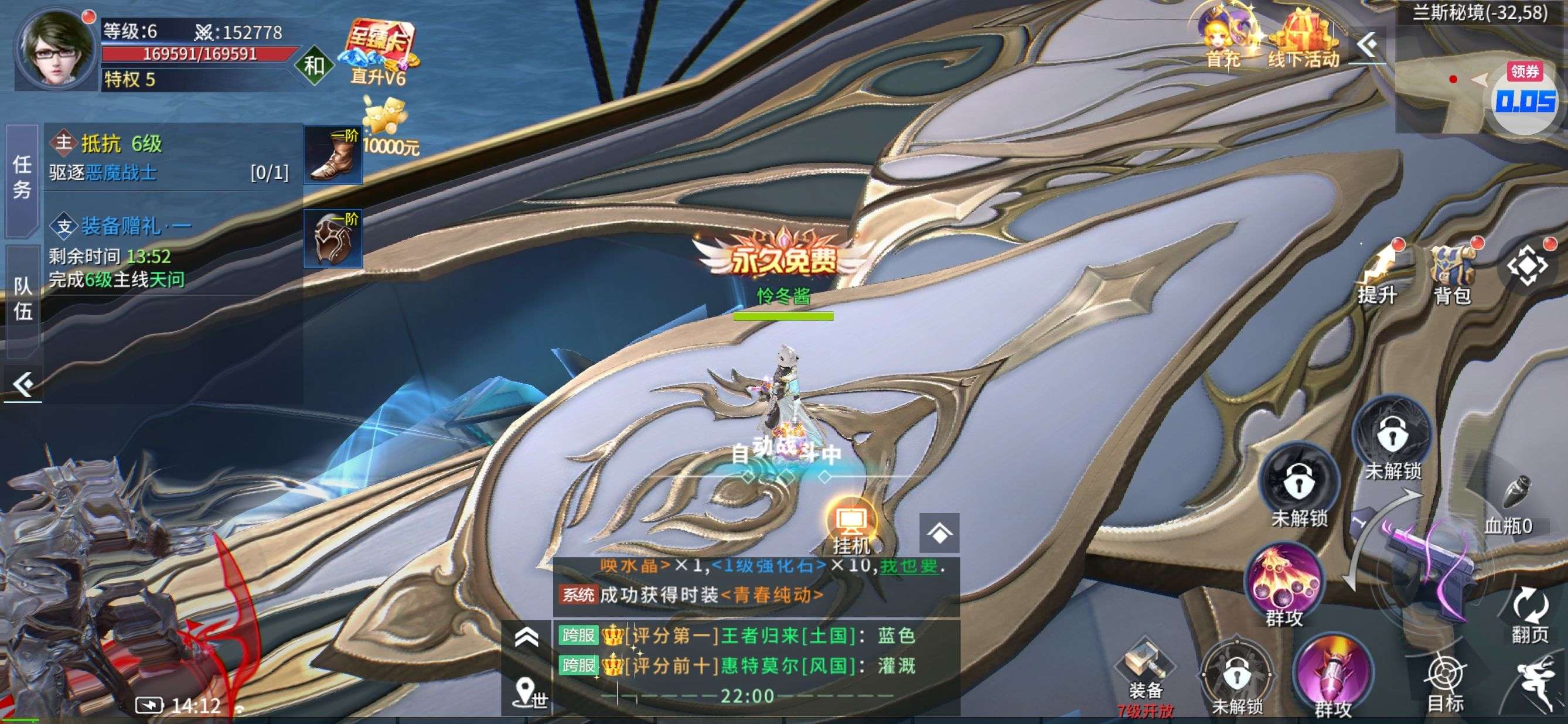This screenshot has height=724, width=1568.
Task: Open the 背包 backpack
Action: pyautogui.click(x=1454, y=274)
